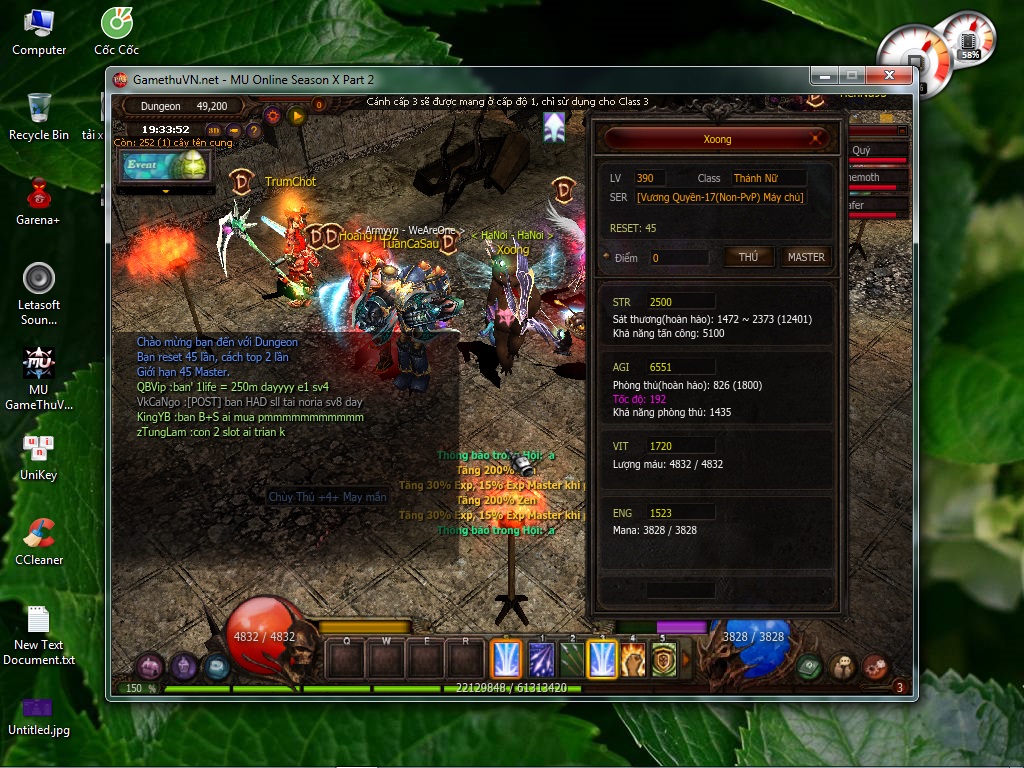Minimize the party list panel
1024x768 pixels.
[x=902, y=130]
